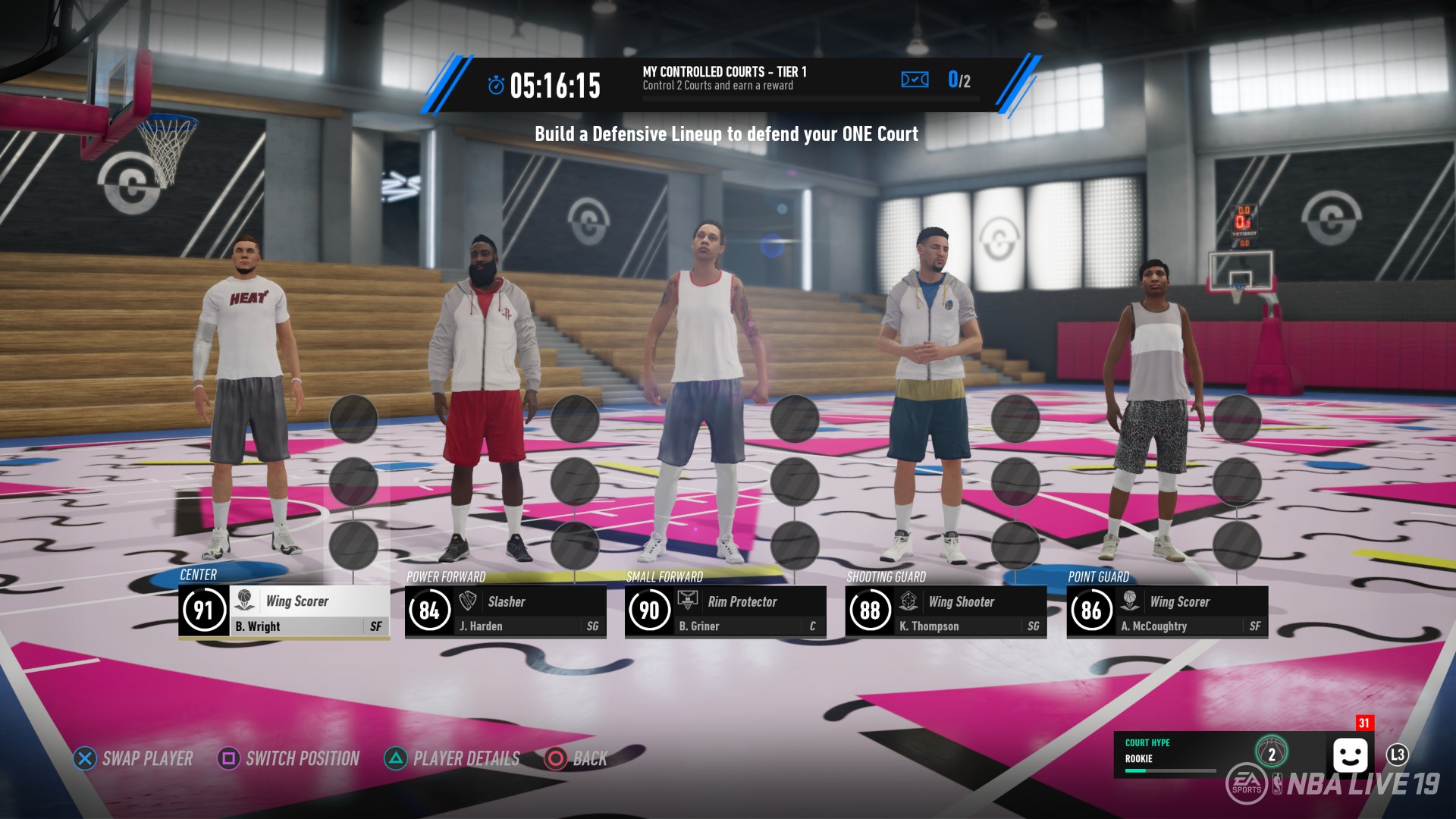Click B. Wright's 91 rating circle
The image size is (1456, 819).
pos(203,610)
